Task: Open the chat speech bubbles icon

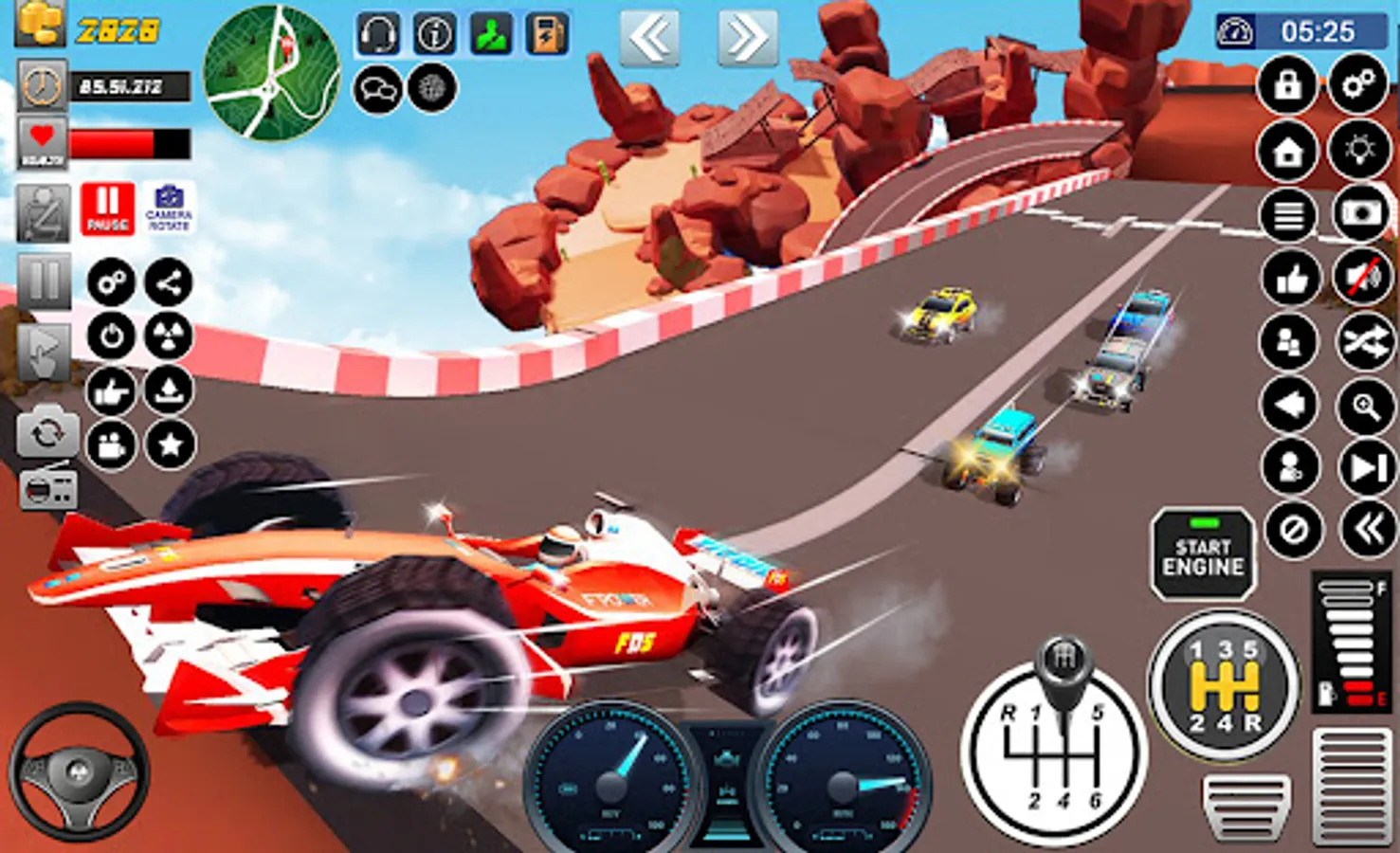Action: 377,90
